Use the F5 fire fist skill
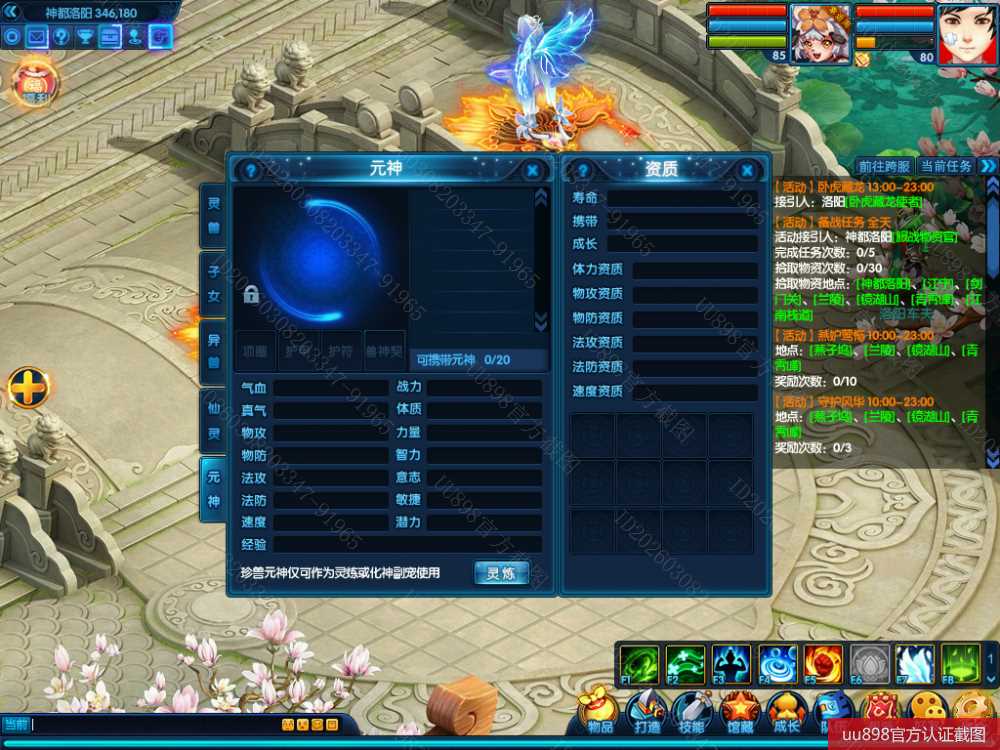 point(822,664)
